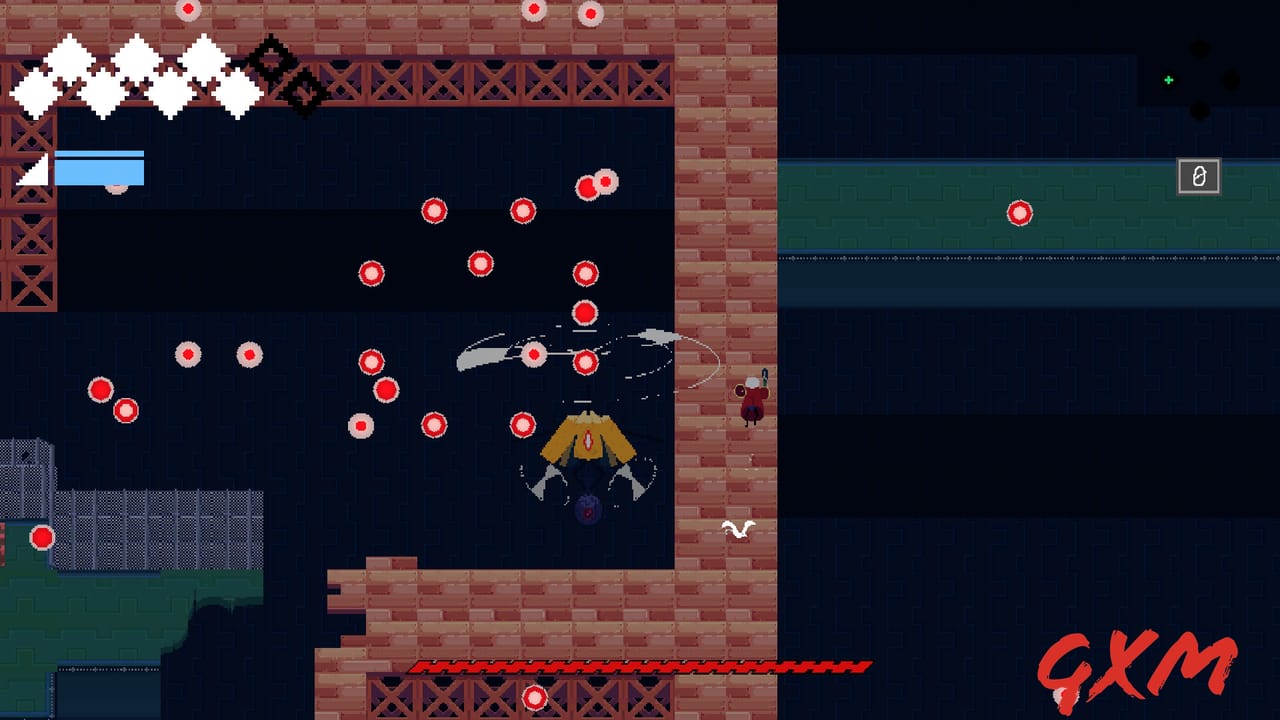Click the green cross marker on the minimap
This screenshot has height=720, width=1280.
(x=1168, y=79)
